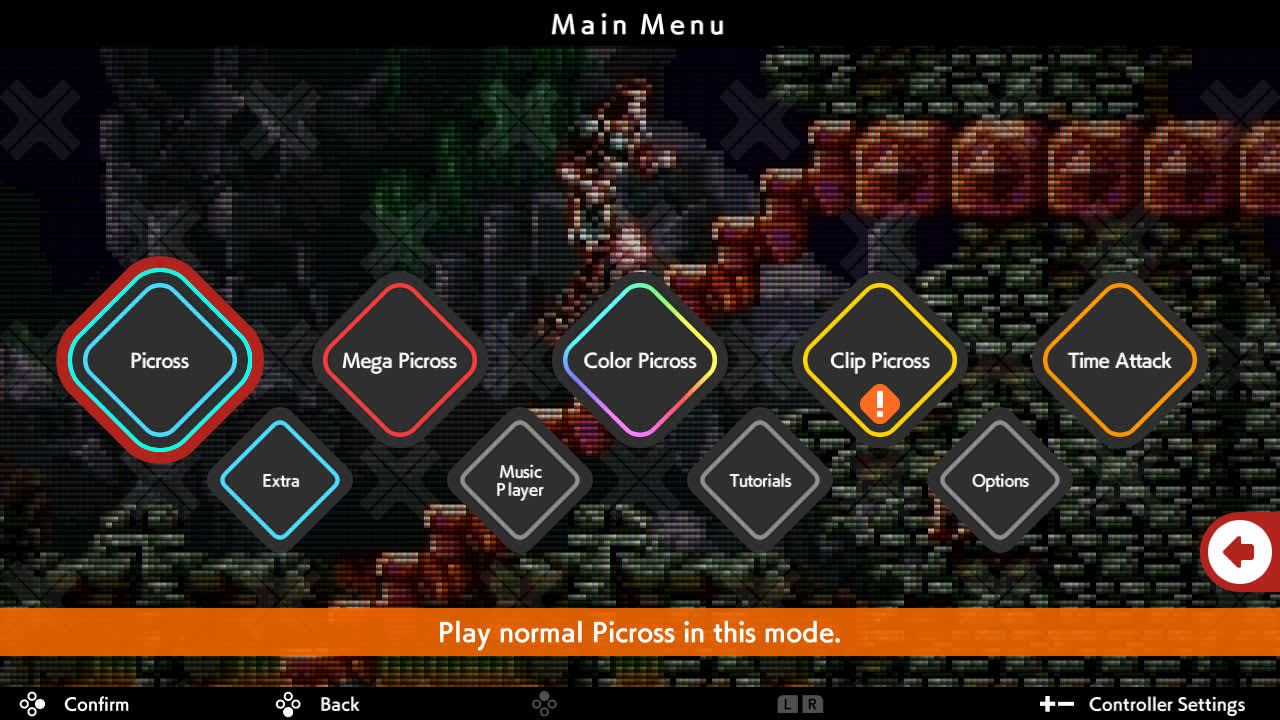Click the orange mode description banner
Viewport: 1280px width, 720px height.
pyautogui.click(x=640, y=633)
